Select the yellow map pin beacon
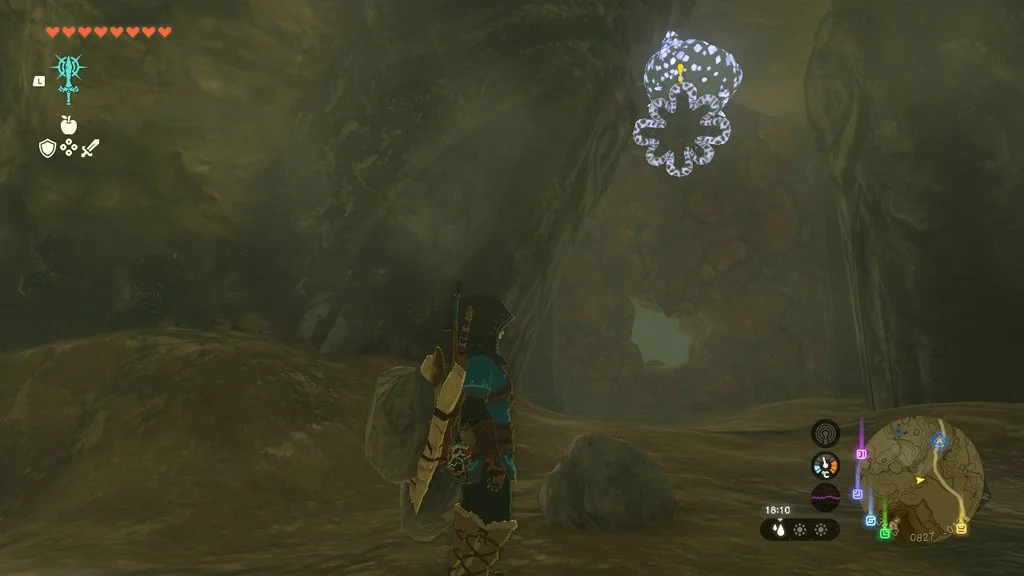Viewport: 1024px width, 576px height. [961, 526]
